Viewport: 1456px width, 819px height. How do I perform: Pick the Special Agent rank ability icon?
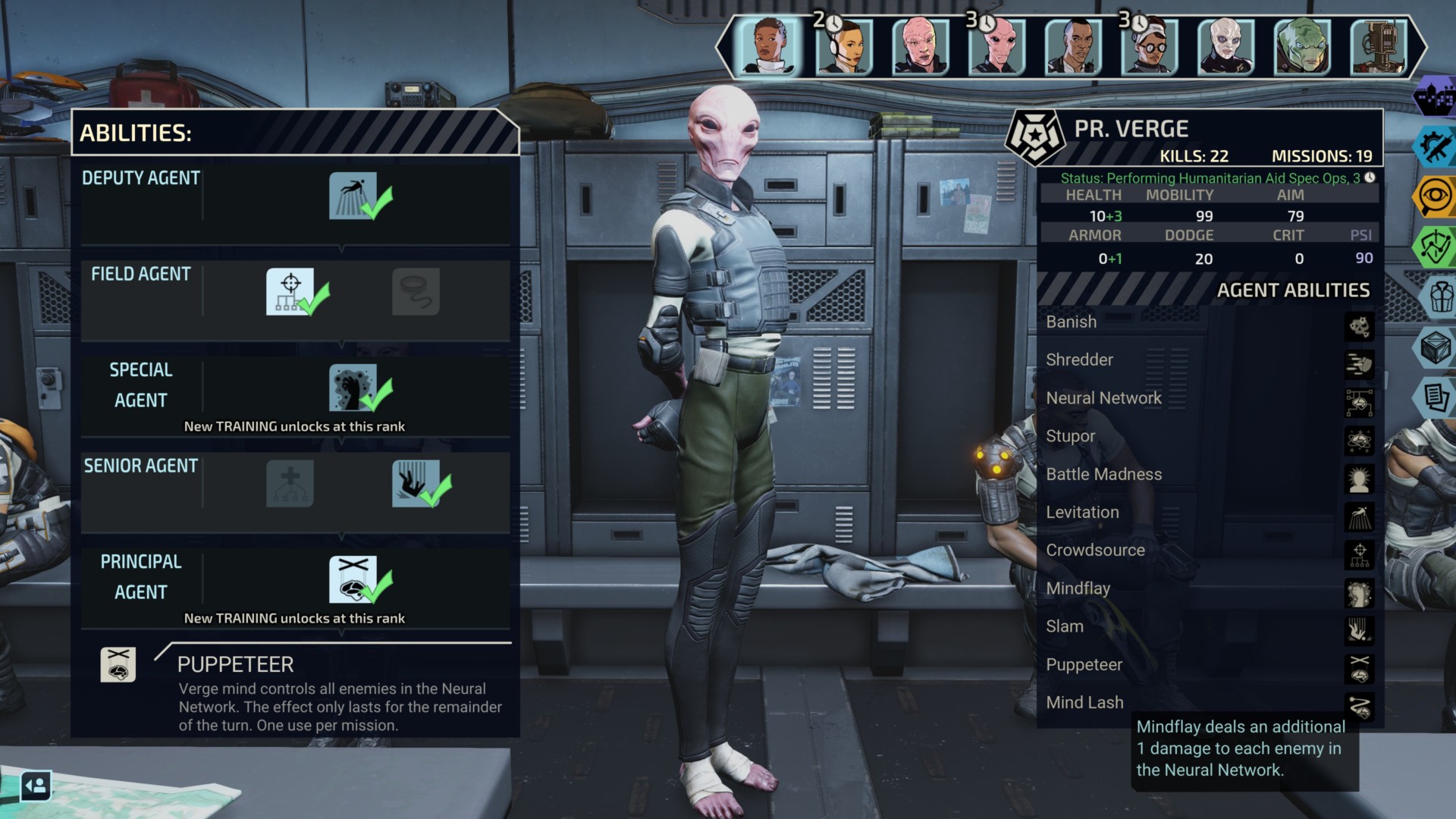pyautogui.click(x=353, y=388)
